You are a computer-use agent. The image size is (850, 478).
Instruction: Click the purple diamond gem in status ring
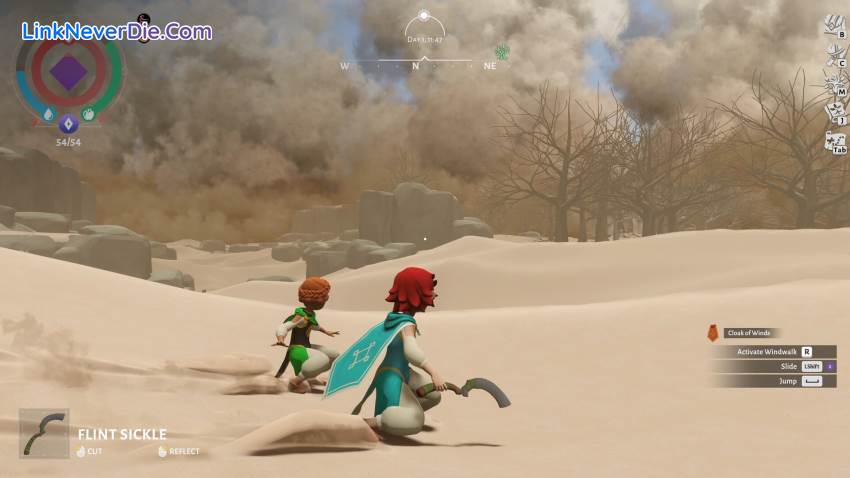coord(68,72)
